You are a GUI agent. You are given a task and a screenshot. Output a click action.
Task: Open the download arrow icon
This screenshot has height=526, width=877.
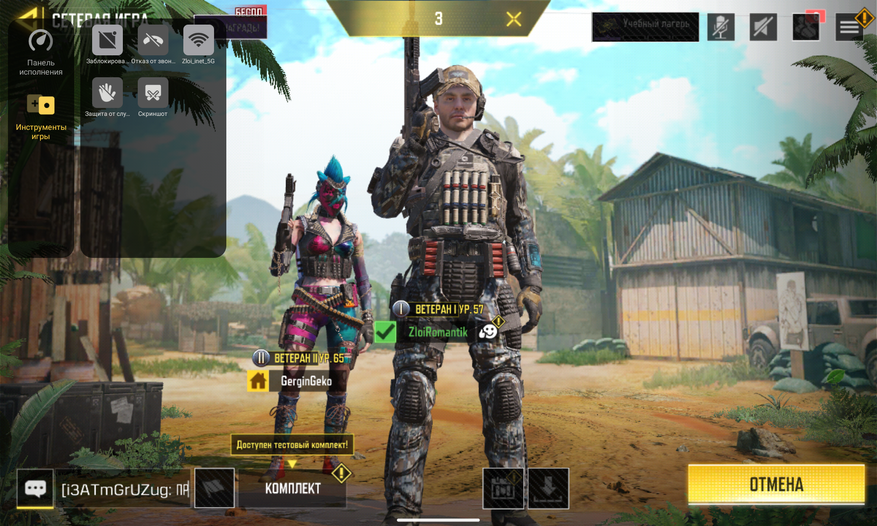point(548,488)
